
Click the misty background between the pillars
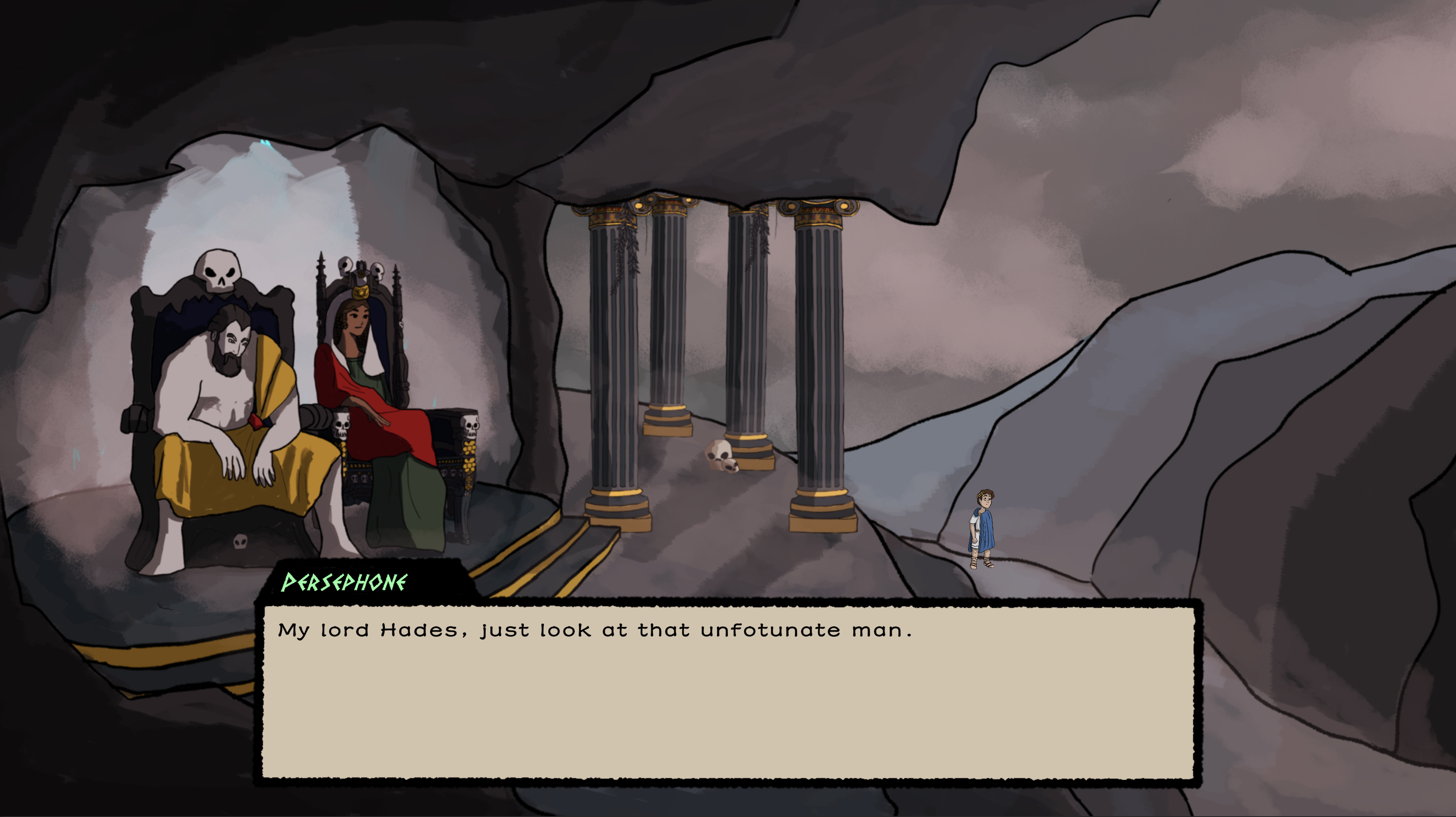(x=706, y=339)
